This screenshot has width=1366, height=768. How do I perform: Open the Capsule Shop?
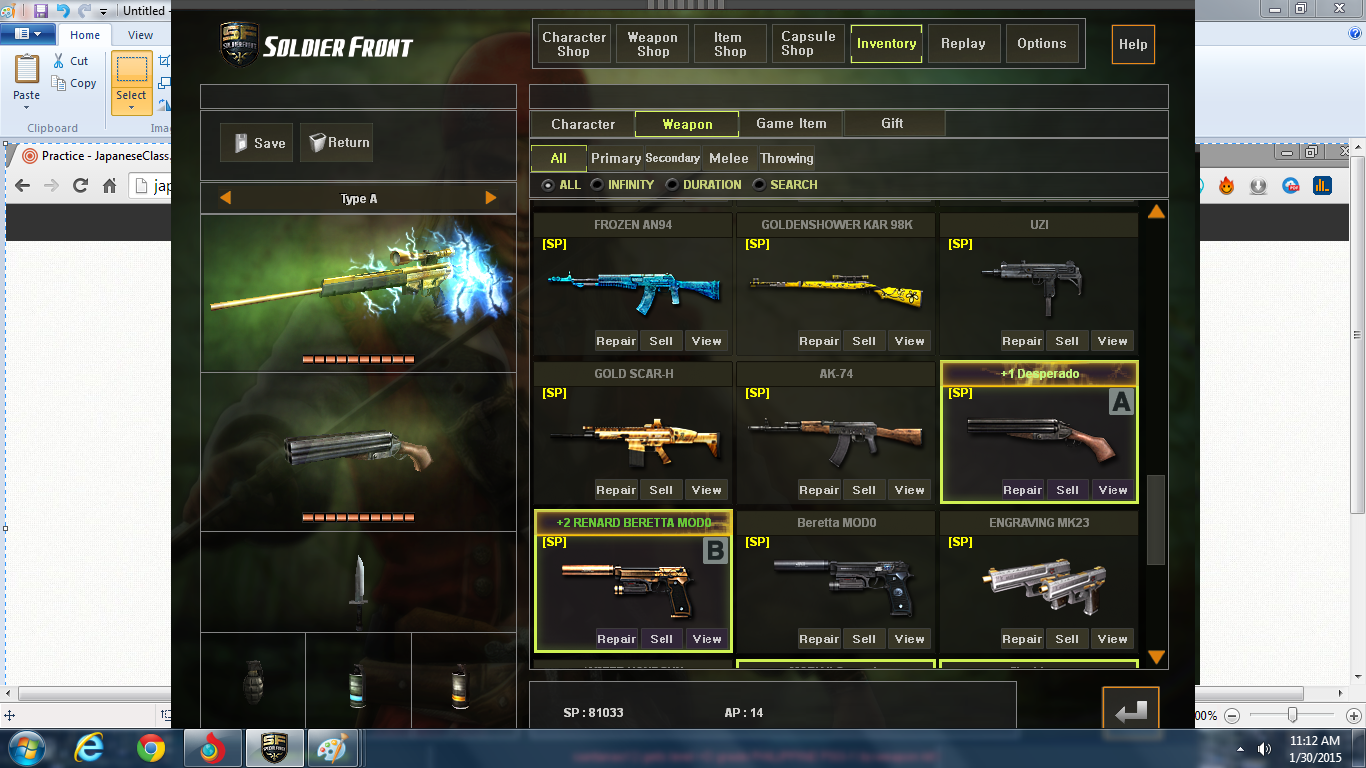[808, 44]
